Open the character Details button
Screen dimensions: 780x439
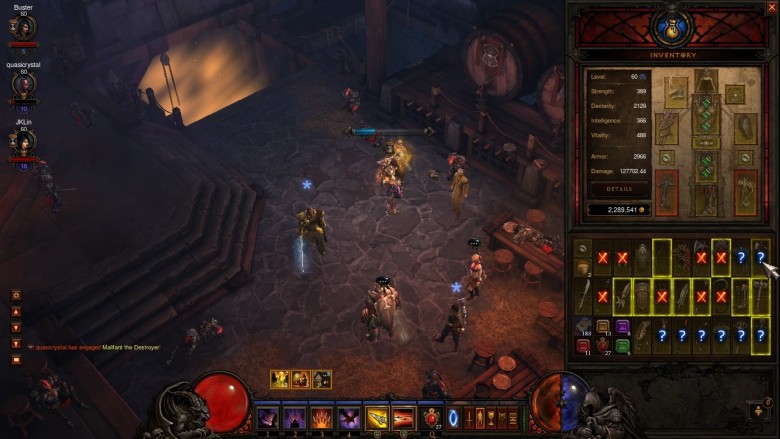tap(618, 188)
